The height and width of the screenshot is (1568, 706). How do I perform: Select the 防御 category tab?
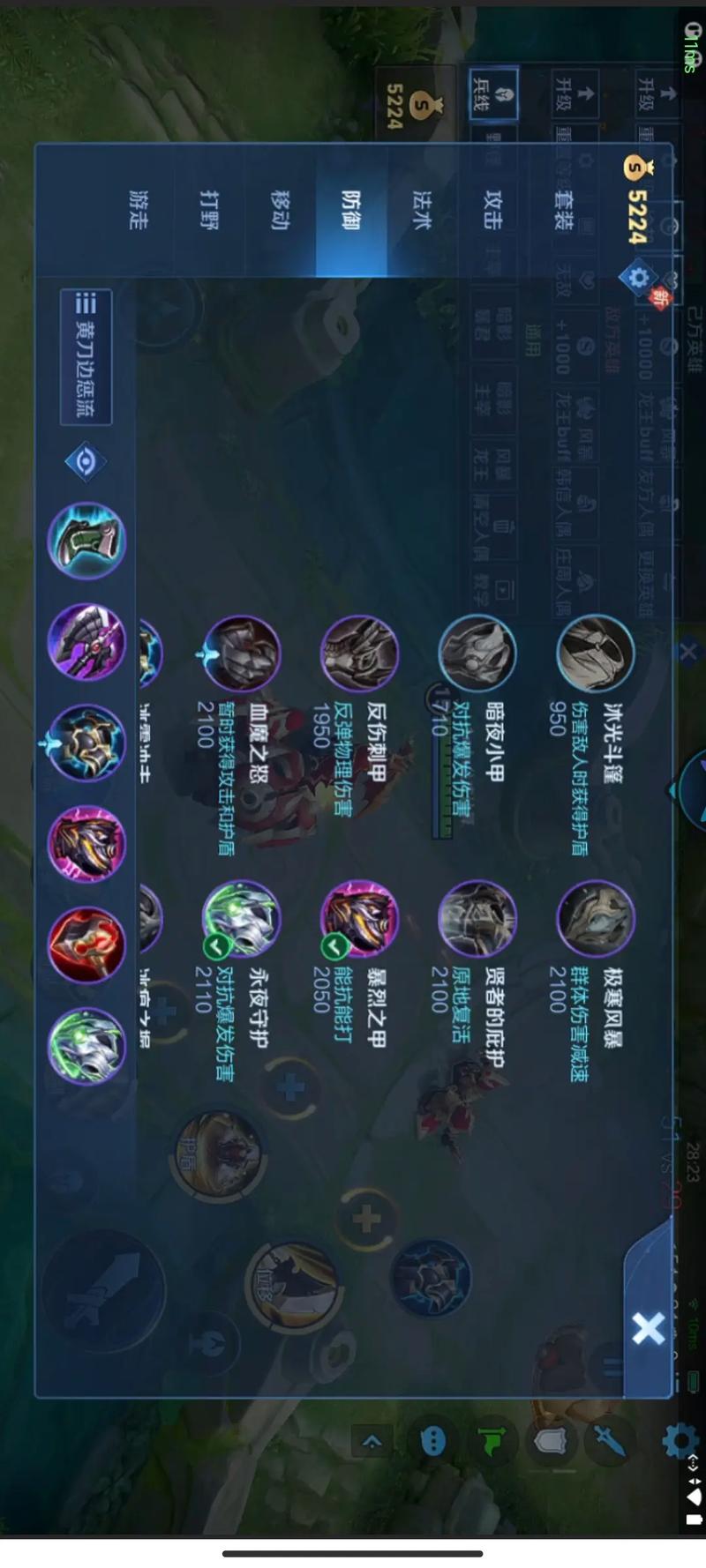coord(350,210)
